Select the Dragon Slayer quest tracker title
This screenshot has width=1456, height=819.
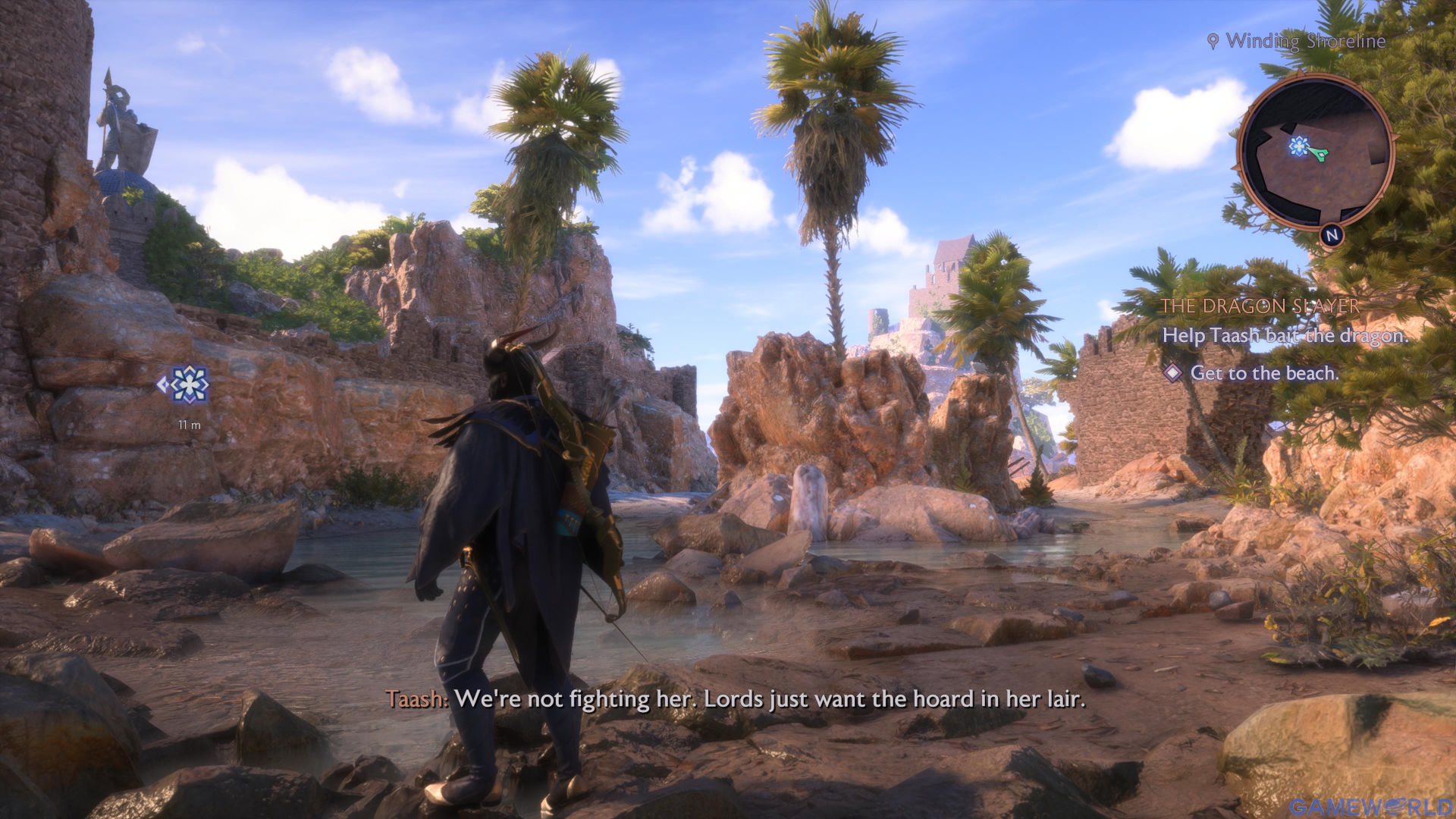tap(1260, 306)
